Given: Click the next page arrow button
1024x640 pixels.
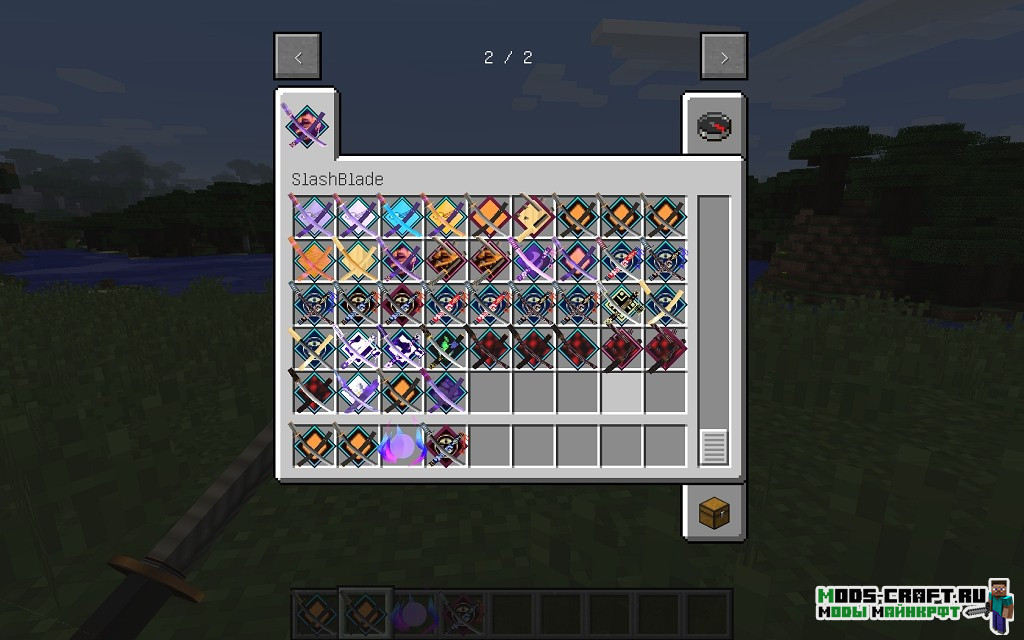Looking at the screenshot, I should pyautogui.click(x=724, y=57).
